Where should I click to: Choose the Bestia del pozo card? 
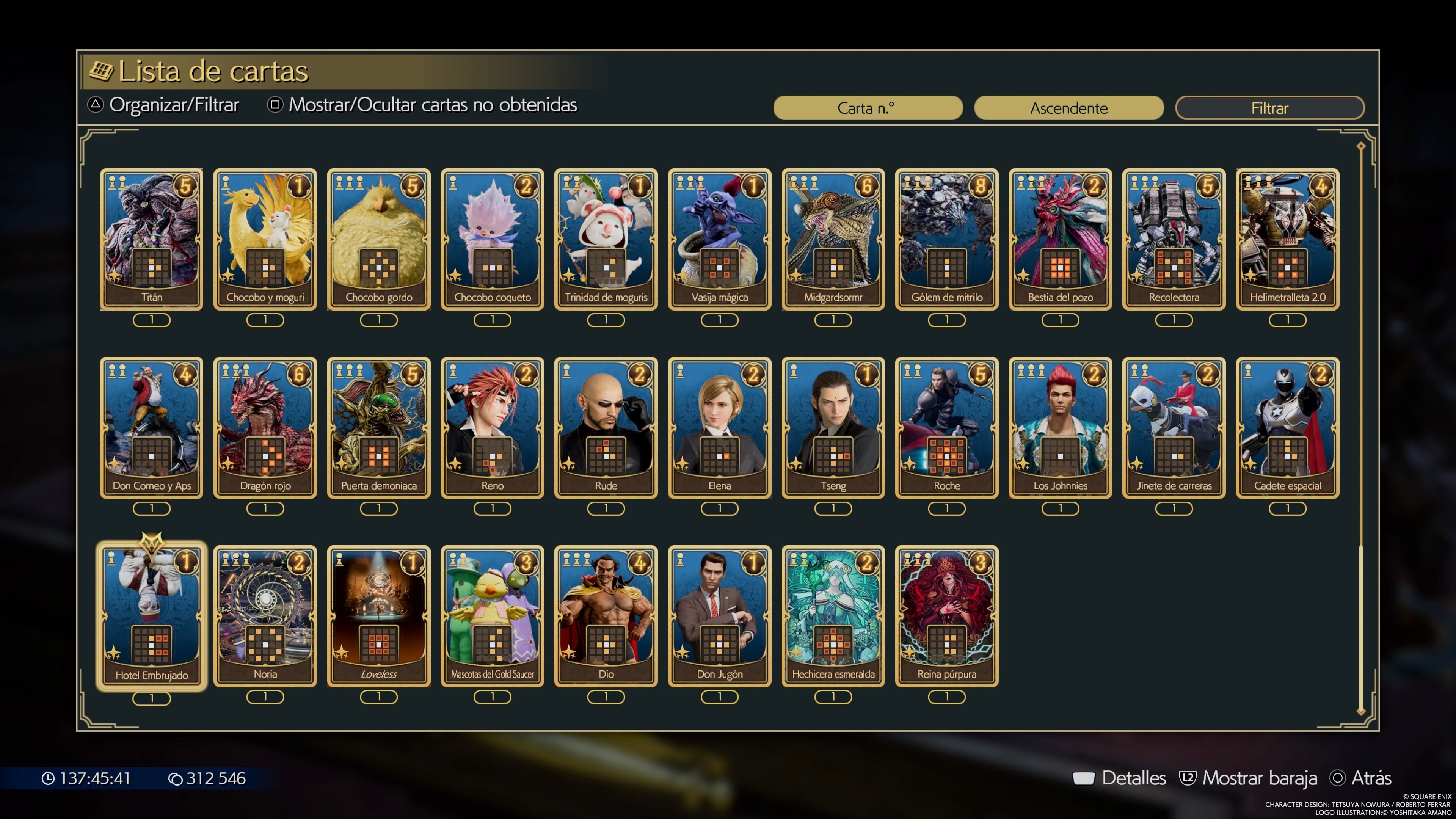pyautogui.click(x=1061, y=238)
